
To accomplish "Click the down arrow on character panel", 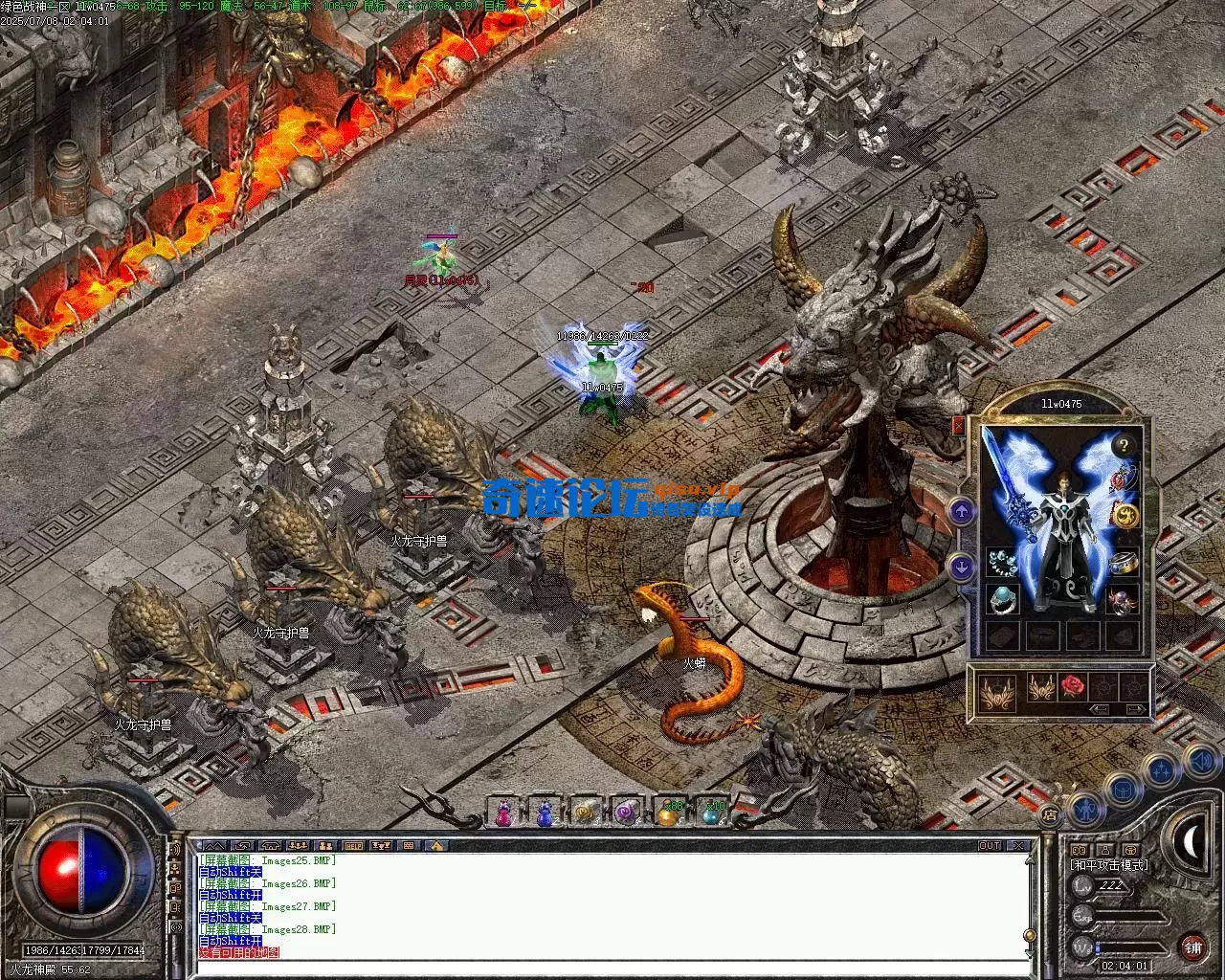I will [x=962, y=567].
